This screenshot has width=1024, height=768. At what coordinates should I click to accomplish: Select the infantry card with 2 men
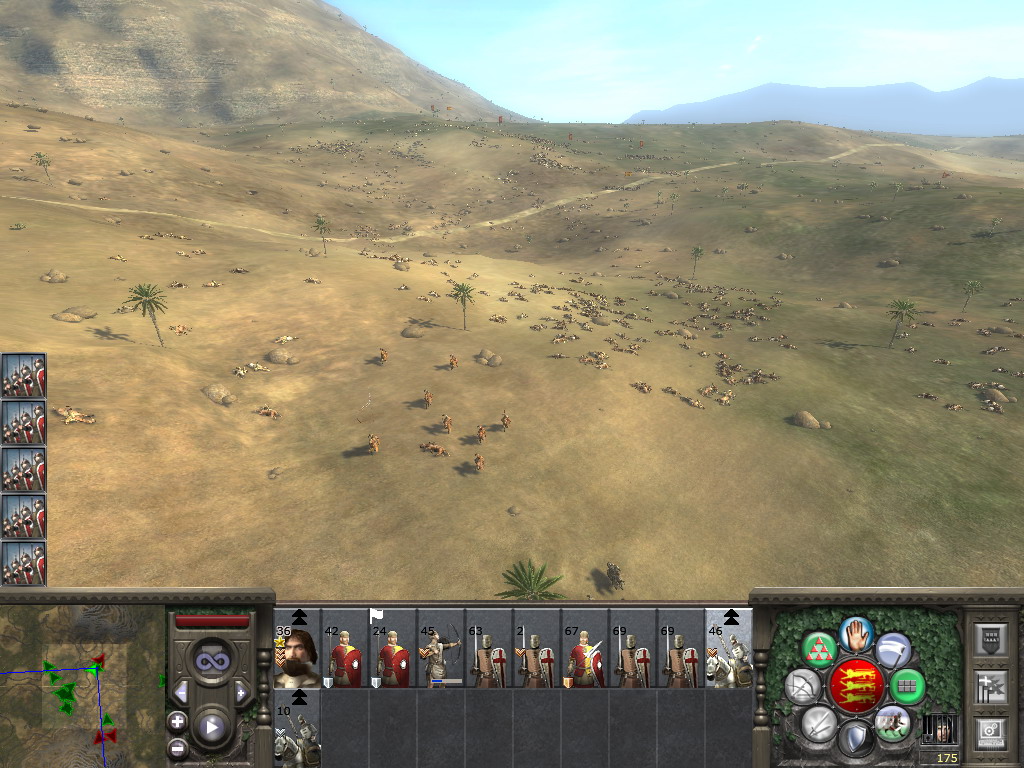click(536, 656)
